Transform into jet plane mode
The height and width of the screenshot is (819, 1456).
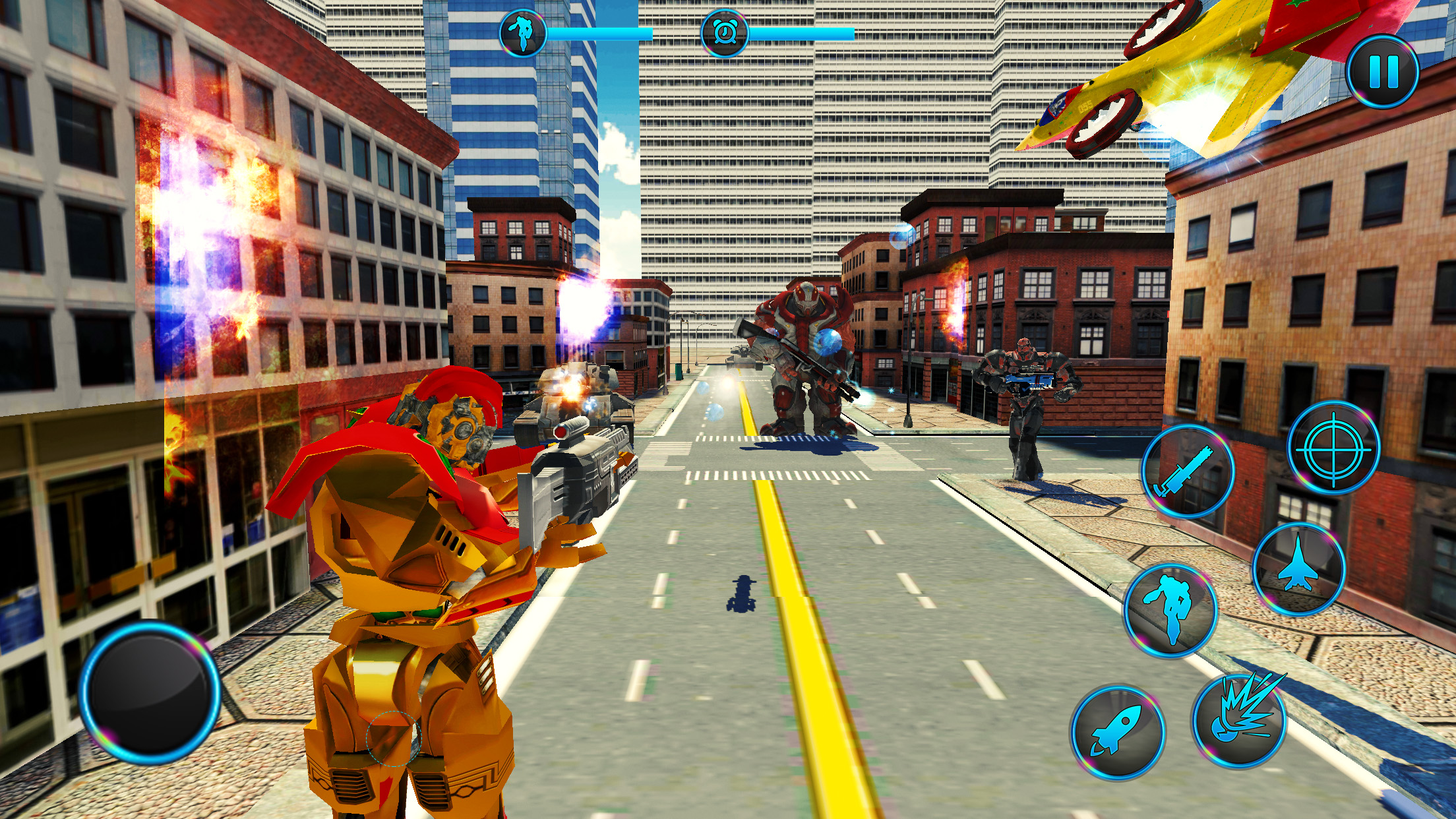[x=1298, y=570]
